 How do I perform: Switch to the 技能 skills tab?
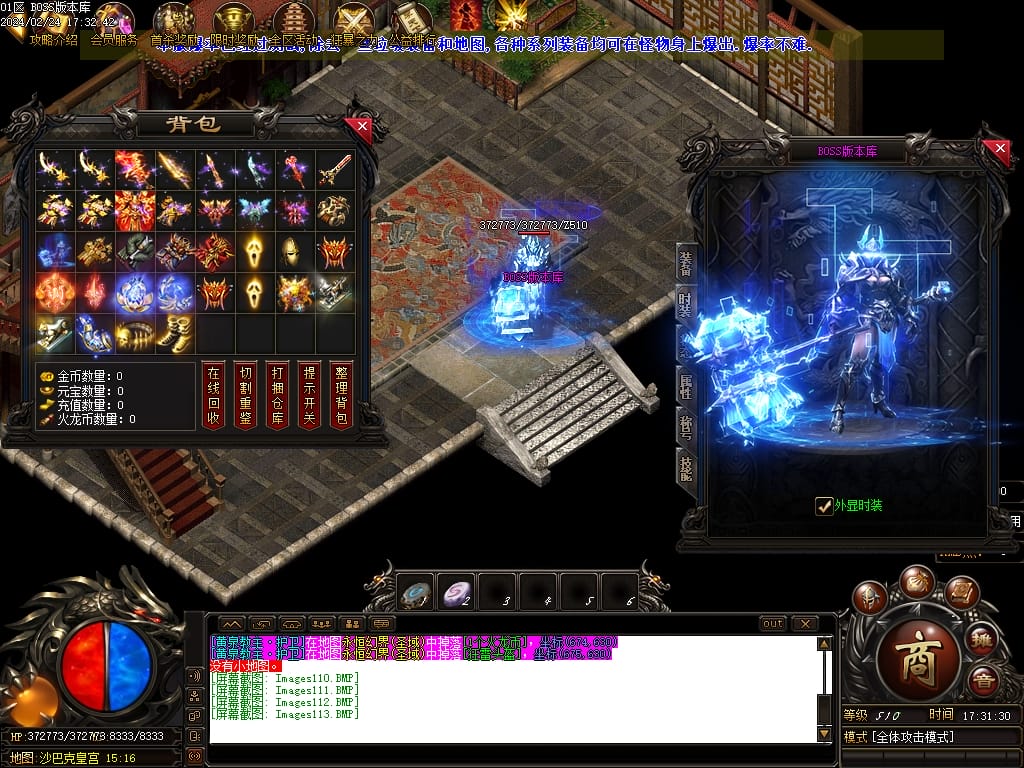[x=686, y=467]
